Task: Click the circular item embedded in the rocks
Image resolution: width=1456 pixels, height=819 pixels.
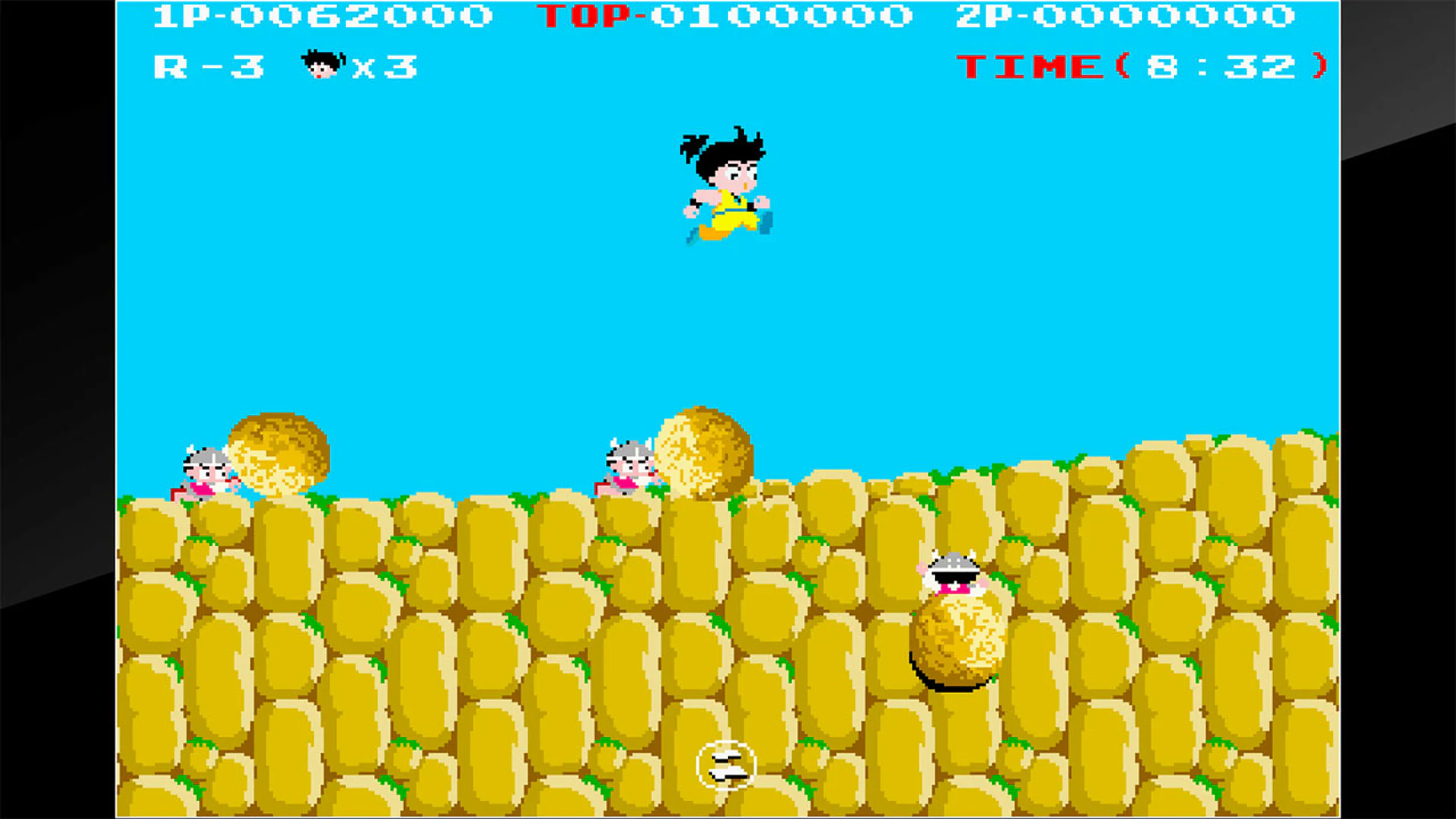Action: pyautogui.click(x=726, y=766)
